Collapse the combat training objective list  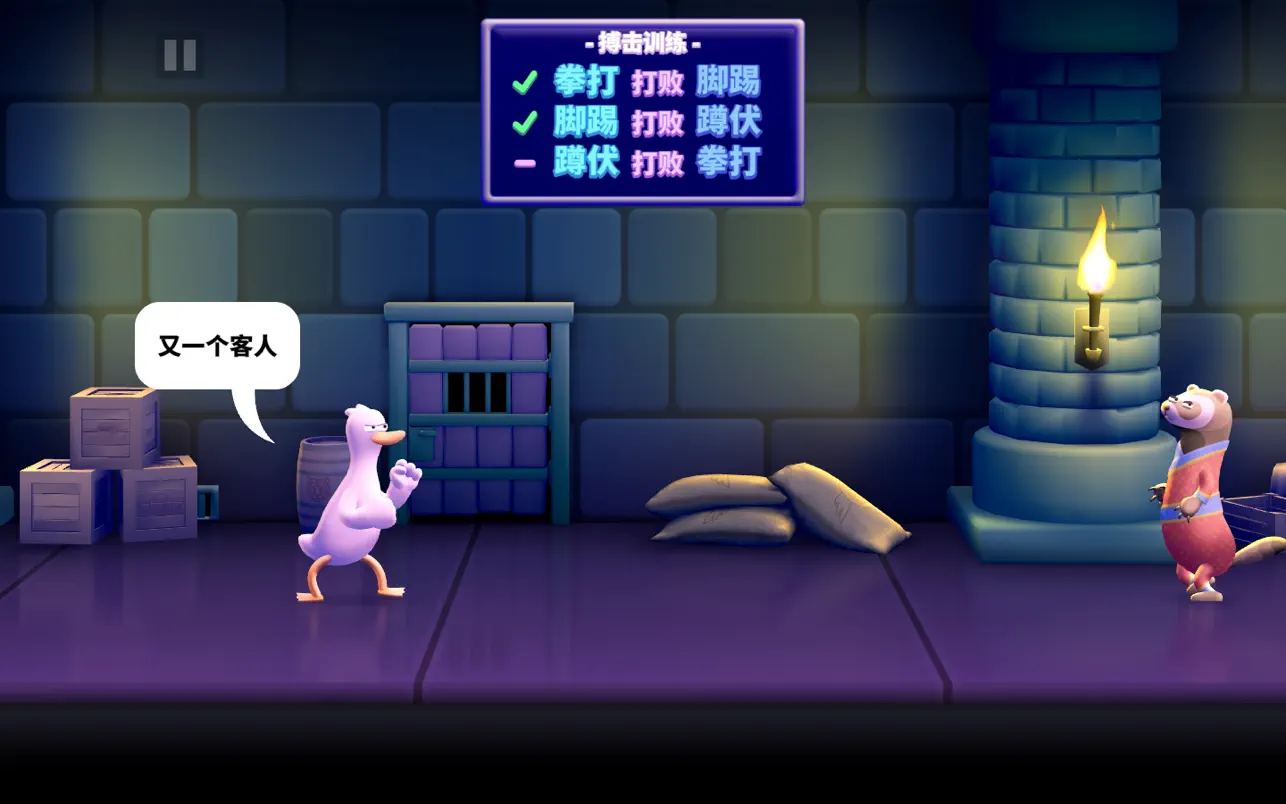[643, 120]
